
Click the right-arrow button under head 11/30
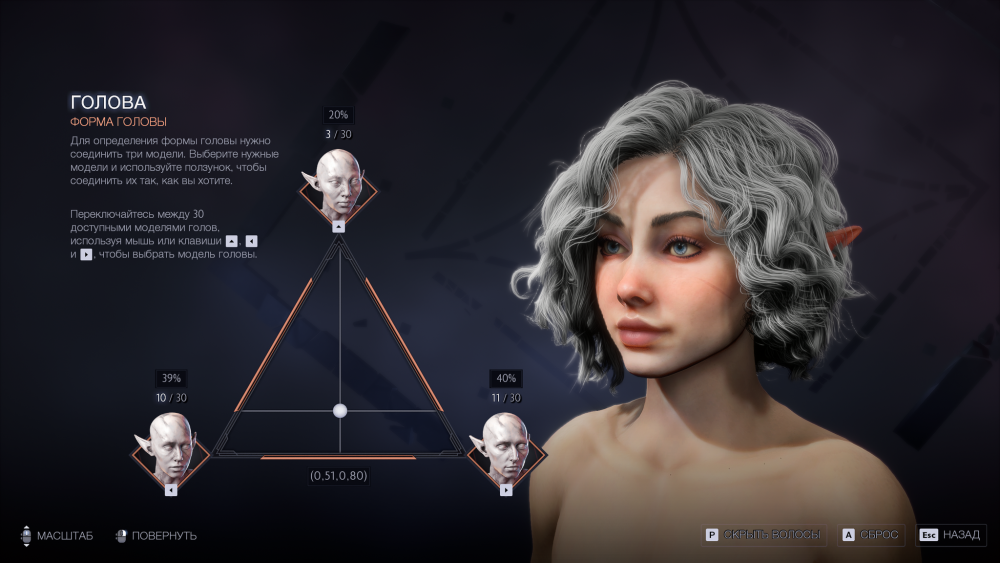tap(506, 490)
